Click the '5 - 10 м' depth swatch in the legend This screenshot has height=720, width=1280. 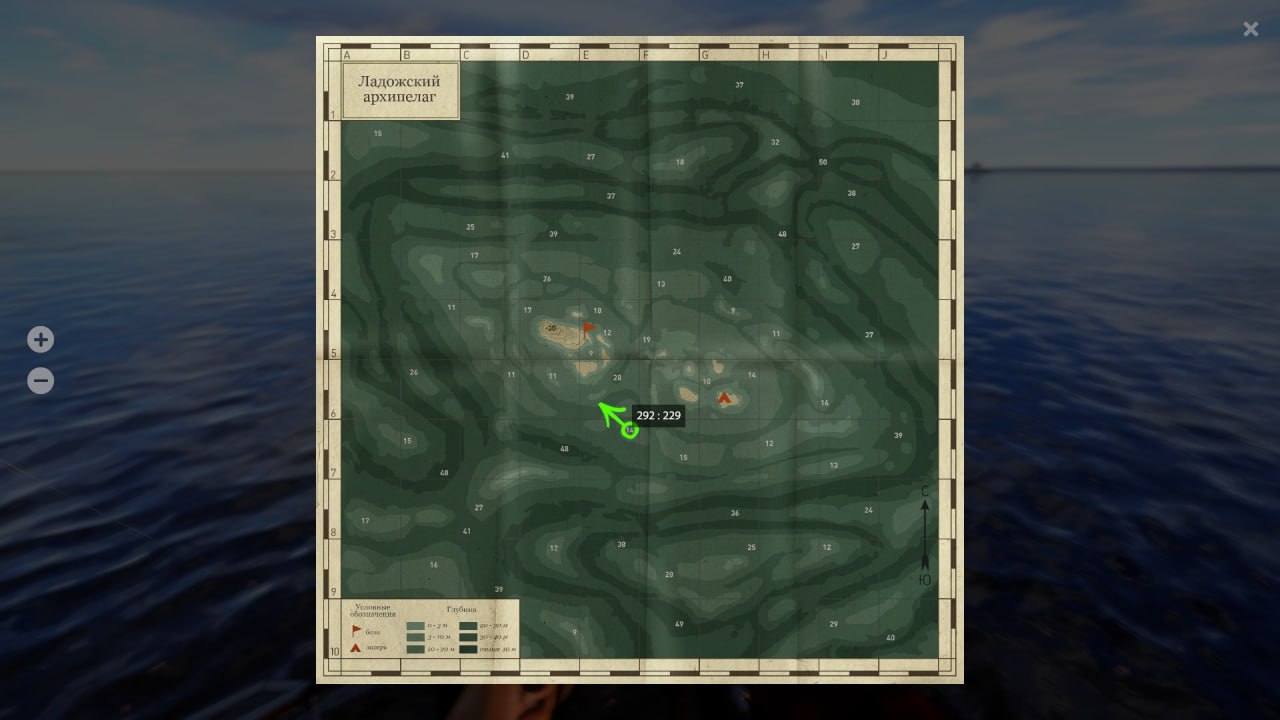415,637
